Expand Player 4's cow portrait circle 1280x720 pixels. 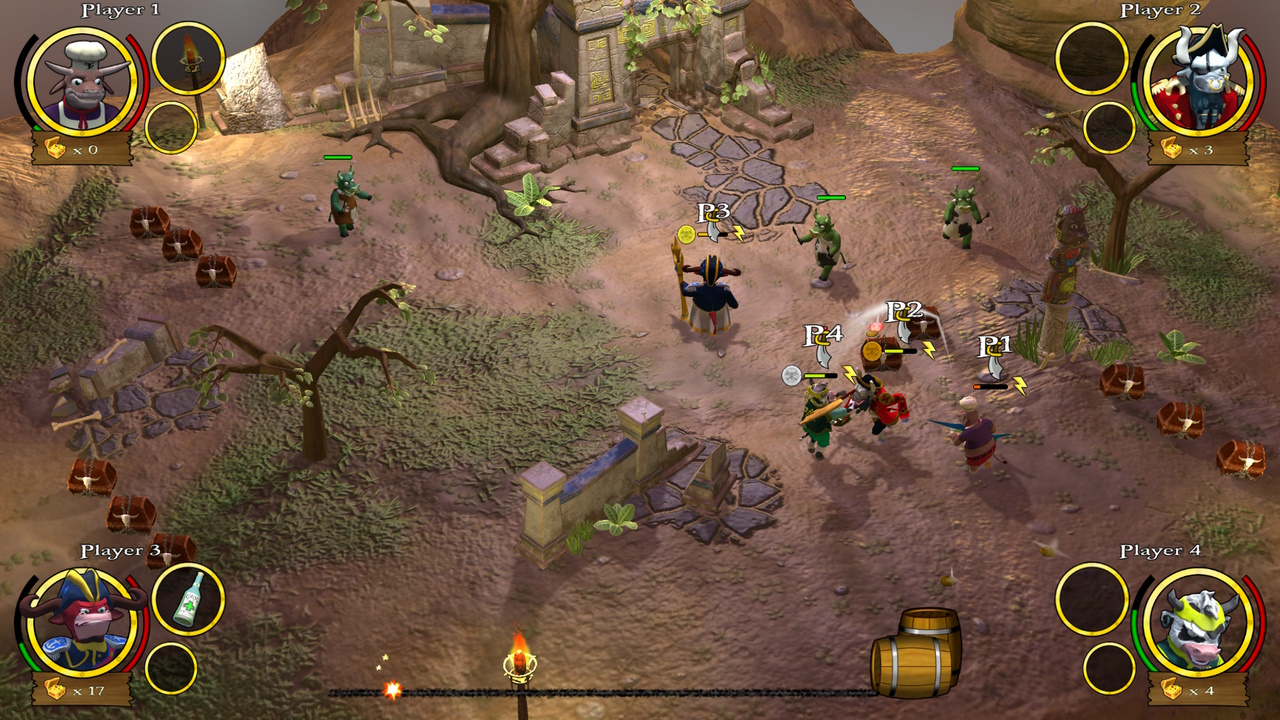1198,623
